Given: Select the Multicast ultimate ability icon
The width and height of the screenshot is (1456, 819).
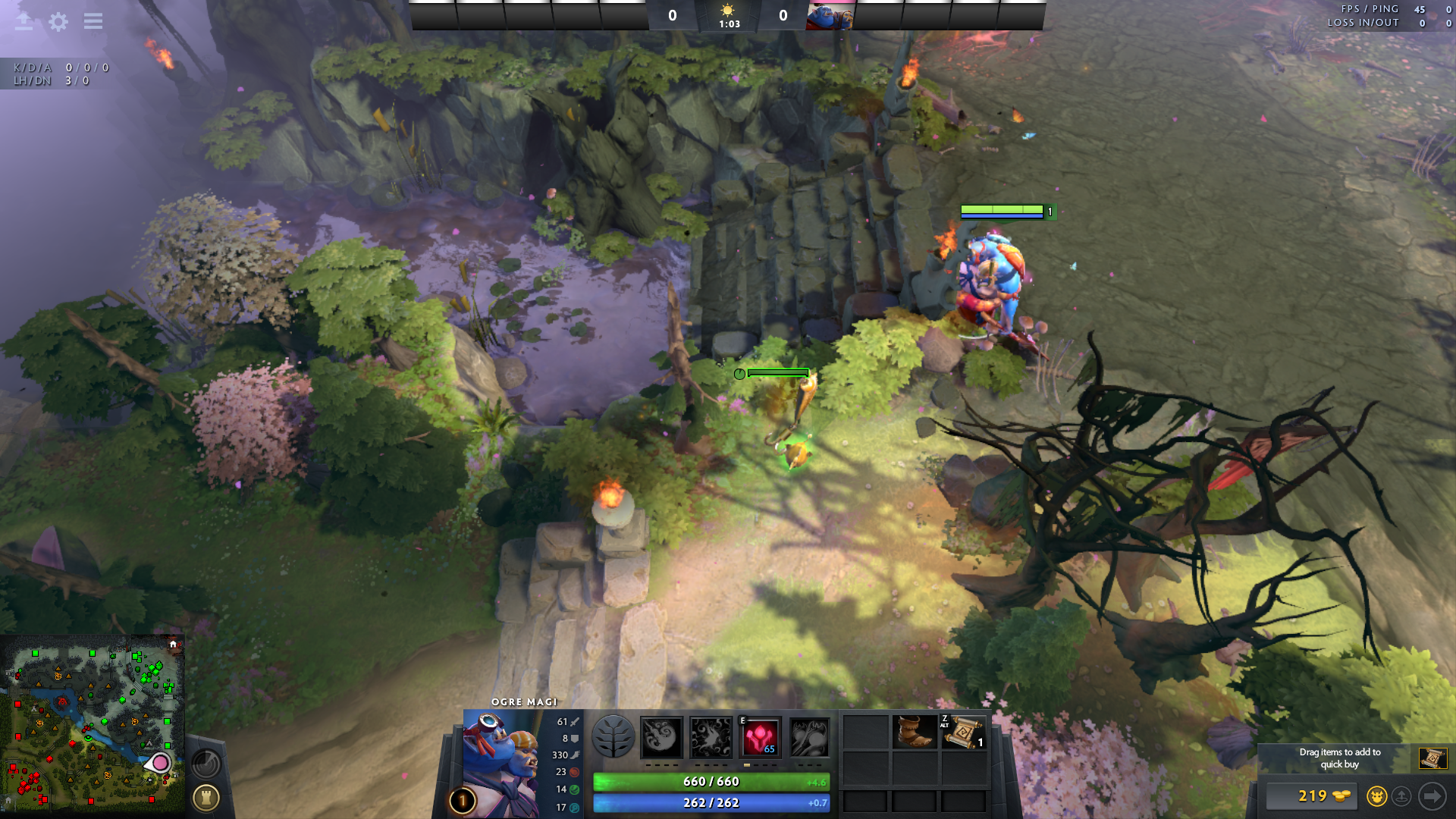Looking at the screenshot, I should coord(809,736).
